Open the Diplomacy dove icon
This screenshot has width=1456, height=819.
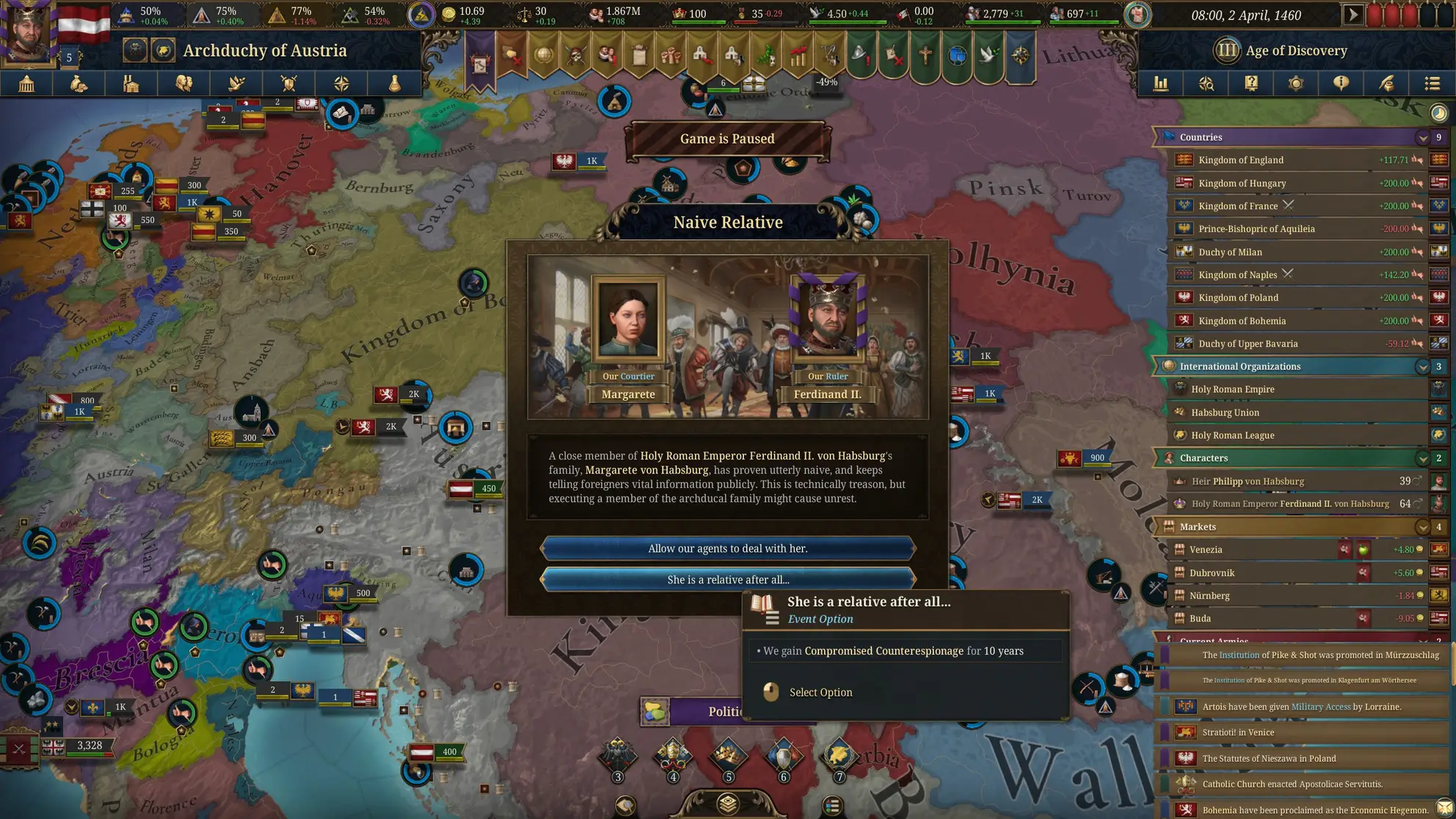(236, 84)
